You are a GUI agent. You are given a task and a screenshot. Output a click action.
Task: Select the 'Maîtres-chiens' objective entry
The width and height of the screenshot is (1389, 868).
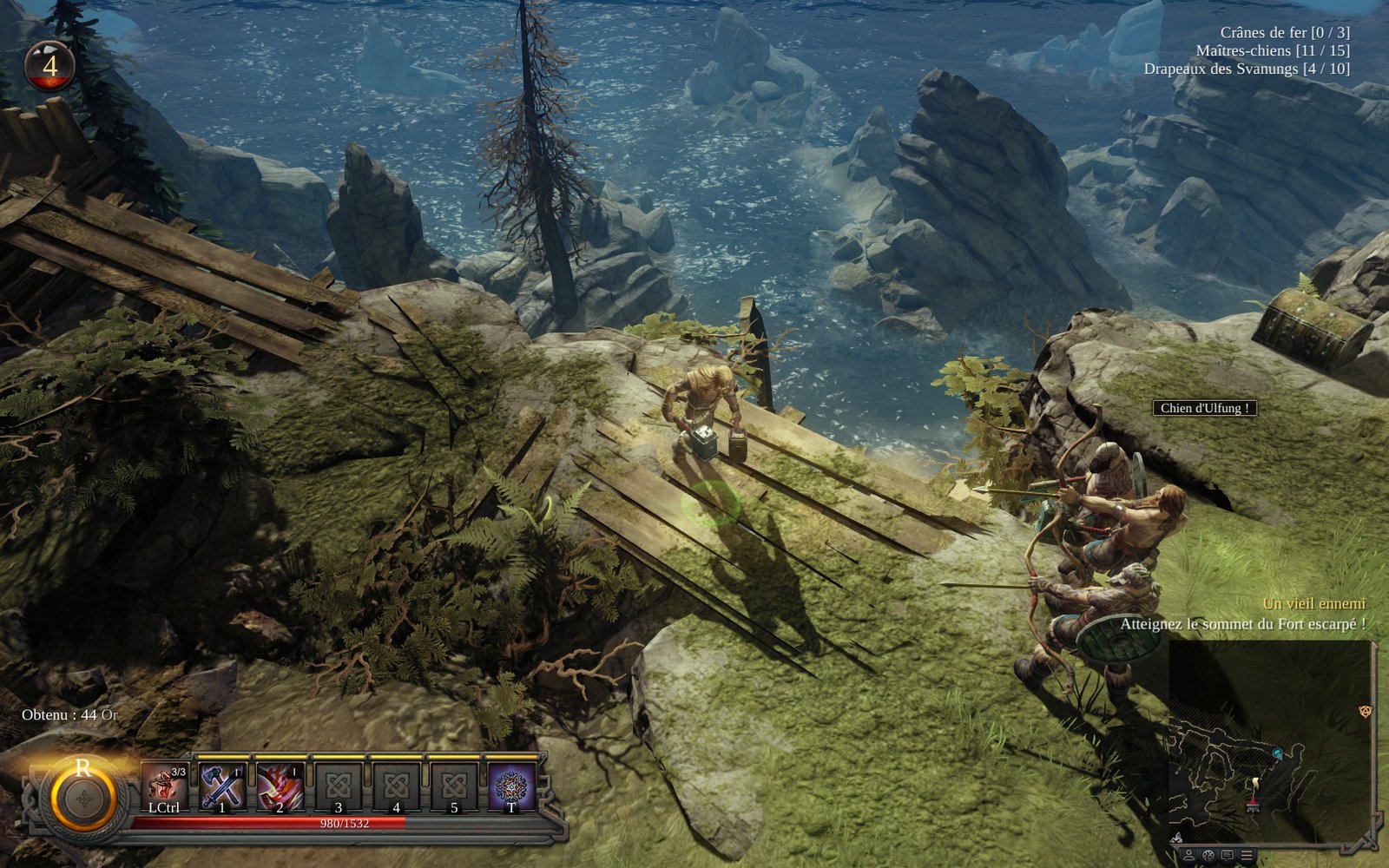click(x=1272, y=50)
